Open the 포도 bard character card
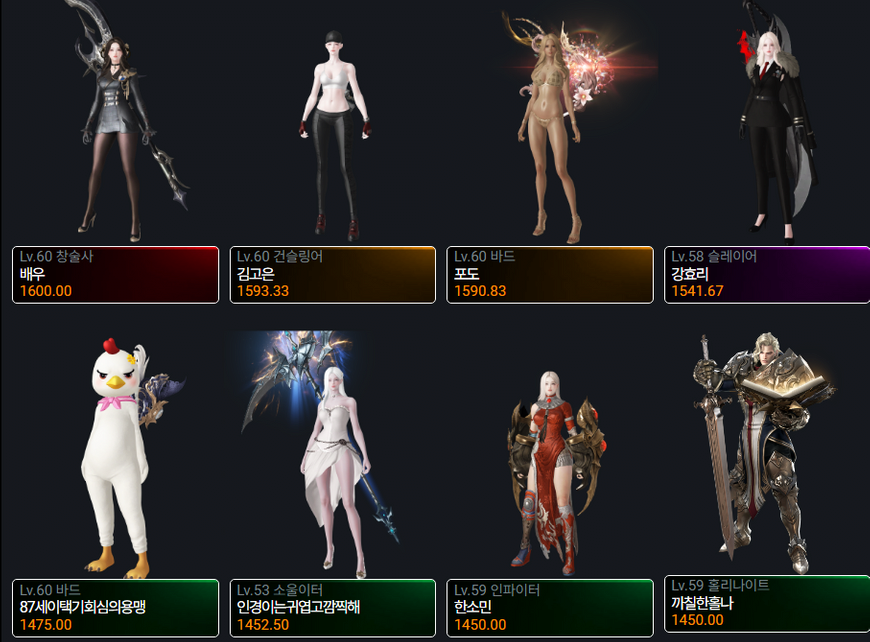Viewport: 870px width, 642px height. pos(550,274)
